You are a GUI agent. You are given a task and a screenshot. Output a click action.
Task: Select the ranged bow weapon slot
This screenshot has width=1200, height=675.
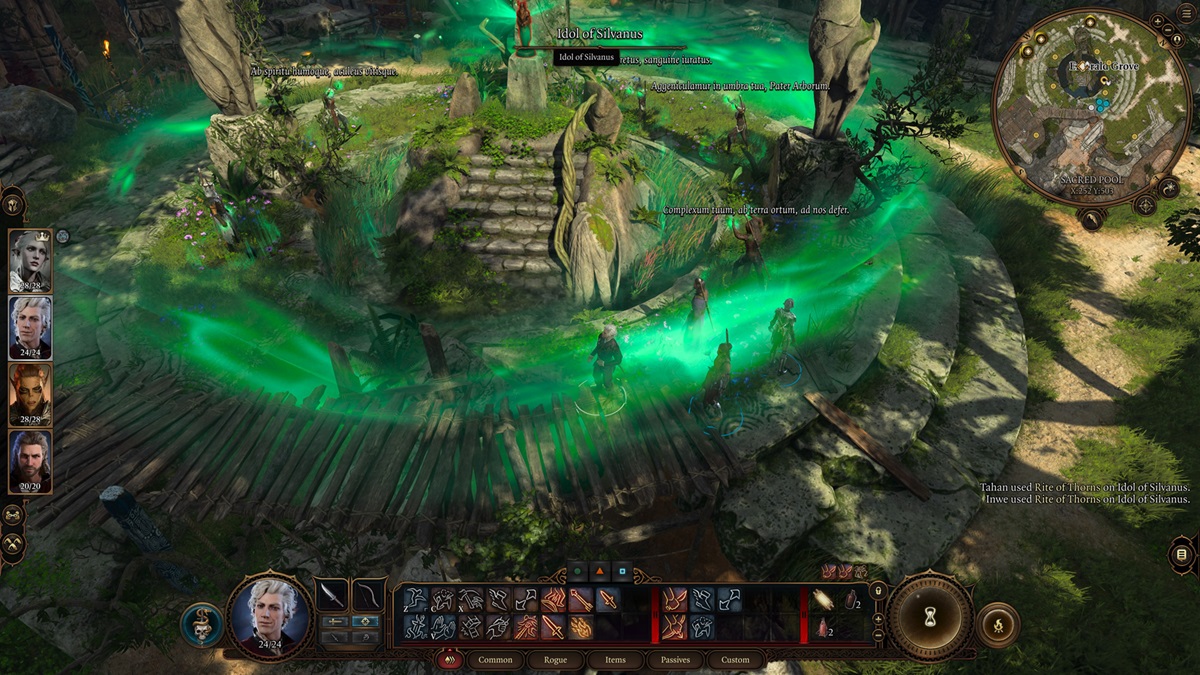pyautogui.click(x=370, y=595)
